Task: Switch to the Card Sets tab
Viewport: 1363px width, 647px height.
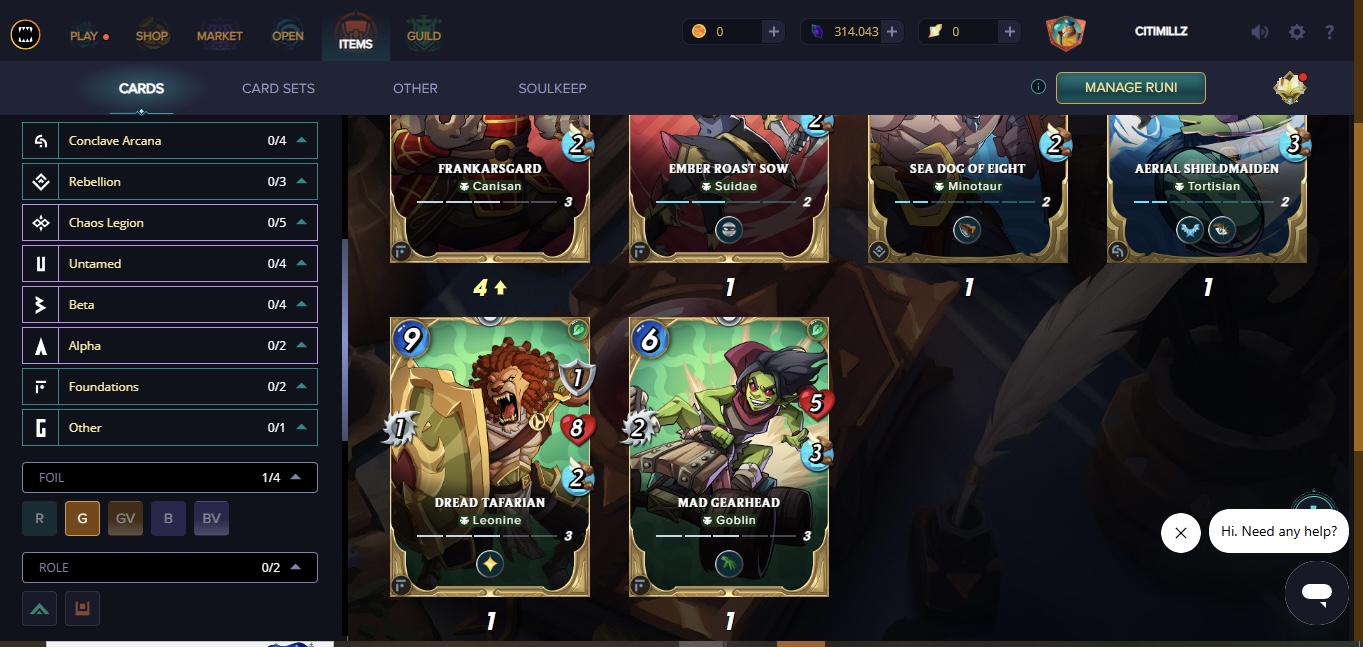Action: point(278,88)
